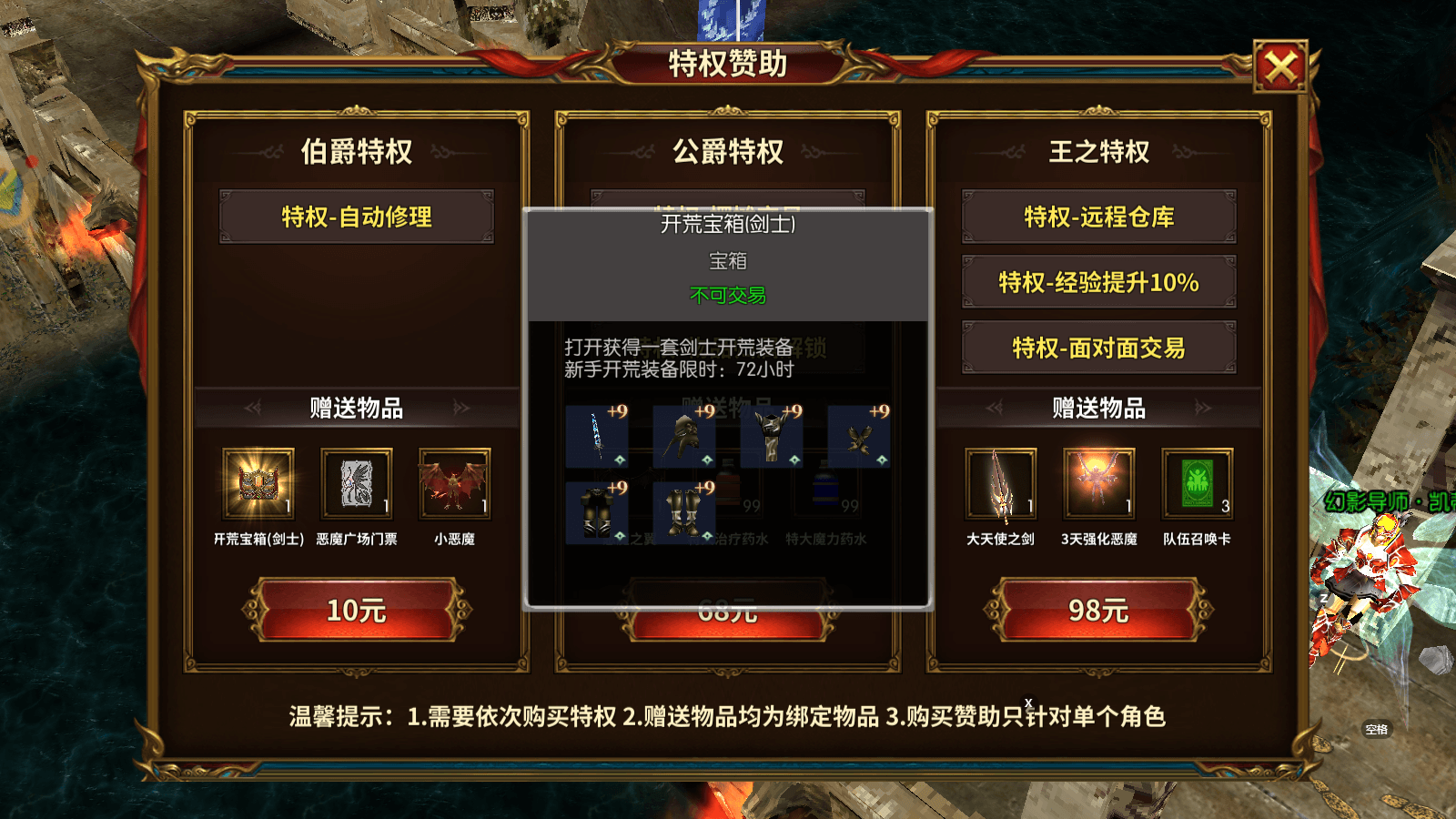Select the 开荒宝箱(剑士) treasure chest icon
This screenshot has height=819, width=1456.
[258, 482]
